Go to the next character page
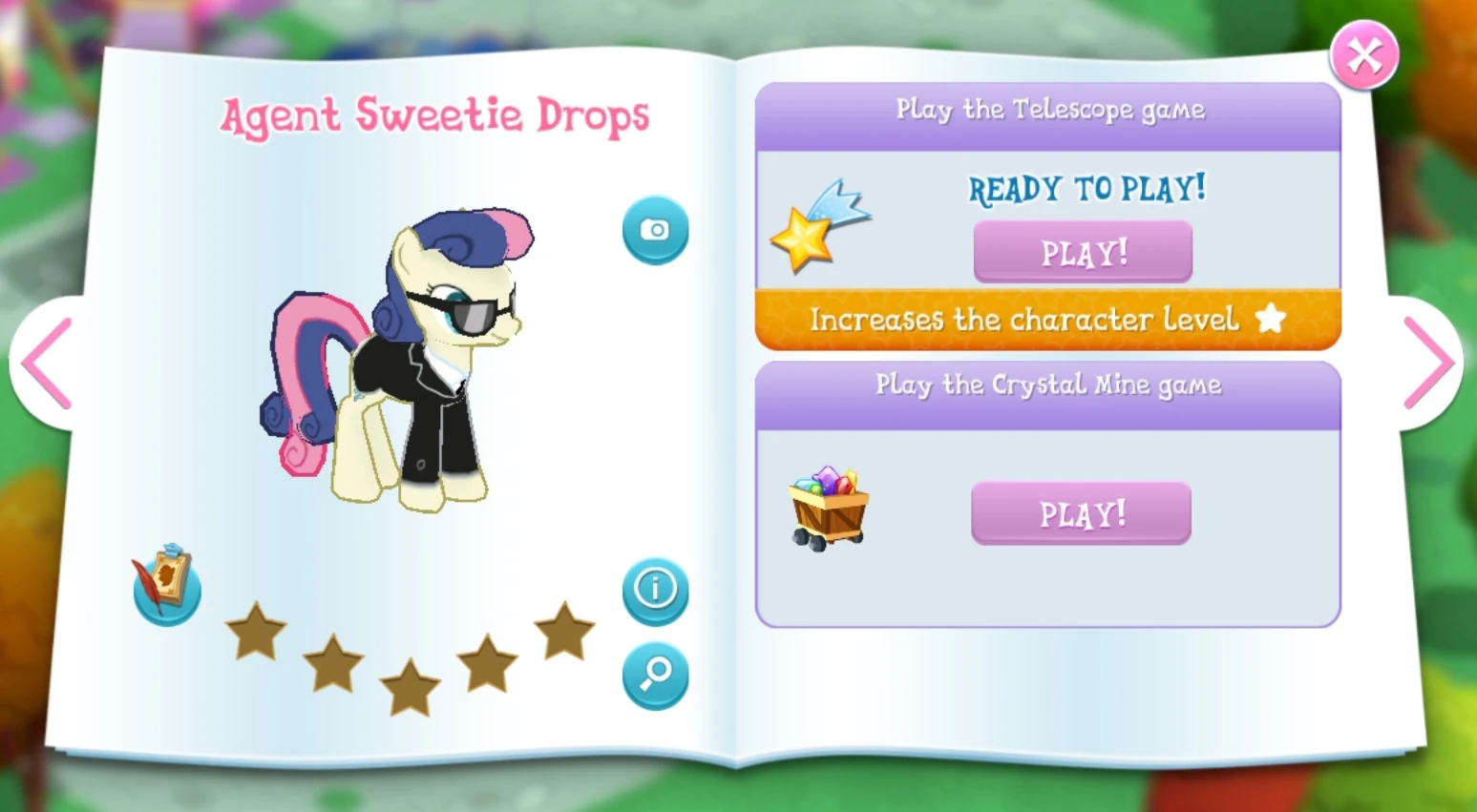1477x812 pixels. tap(1429, 364)
